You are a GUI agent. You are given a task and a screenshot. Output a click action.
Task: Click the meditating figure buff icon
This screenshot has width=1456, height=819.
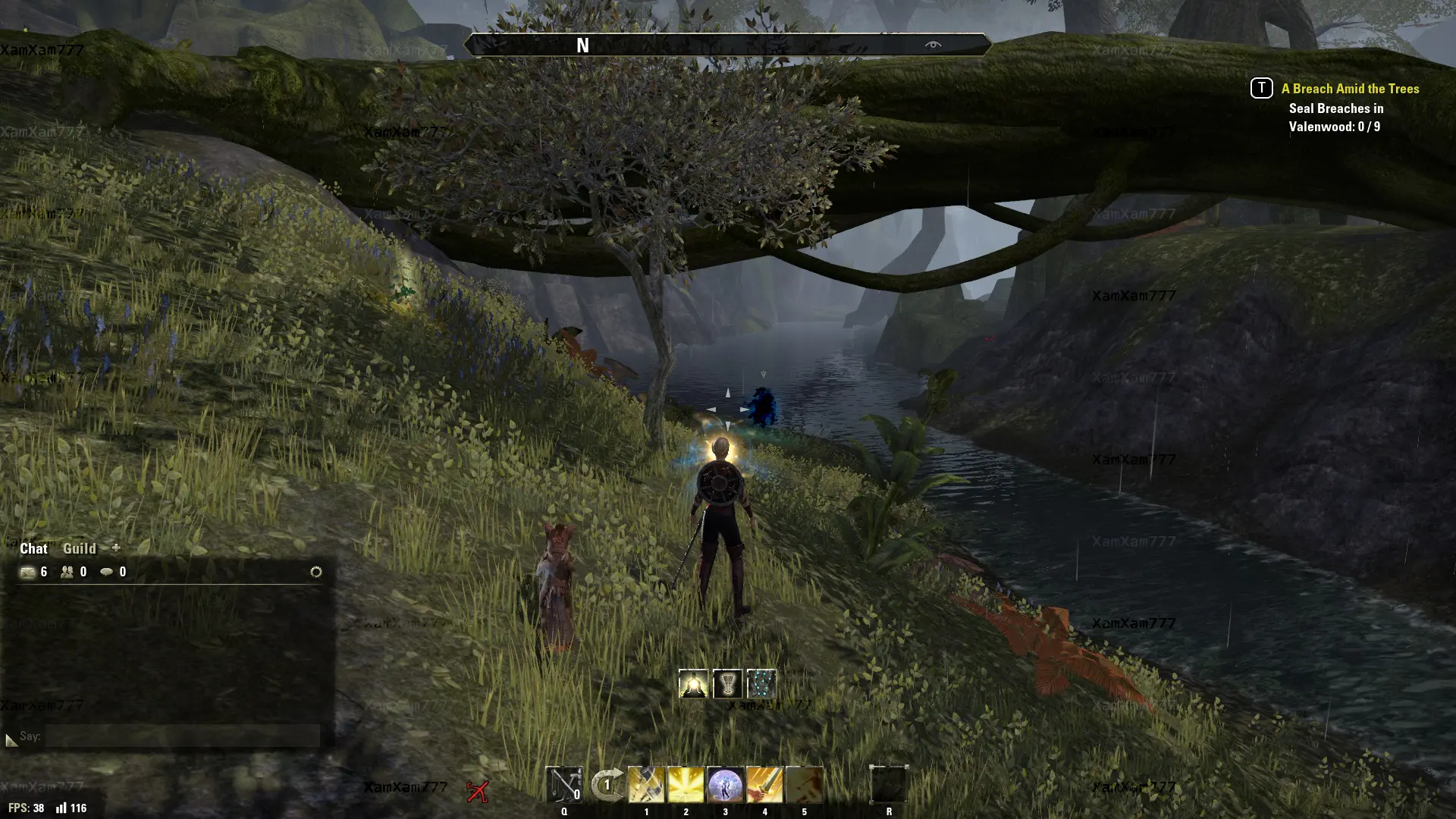pos(693,684)
